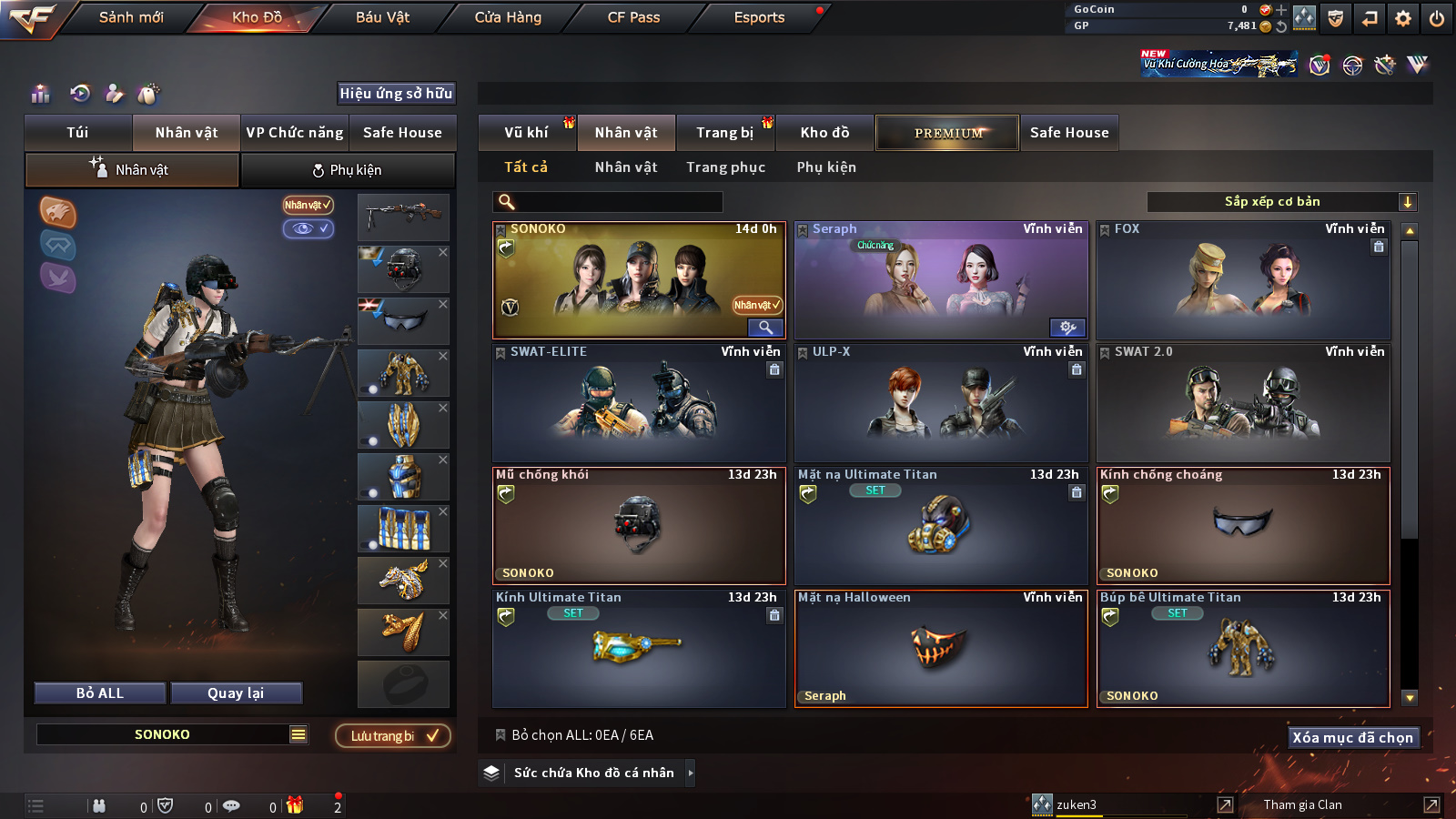Go to the CF Pass page
This screenshot has width=1456, height=819.
coord(633,17)
